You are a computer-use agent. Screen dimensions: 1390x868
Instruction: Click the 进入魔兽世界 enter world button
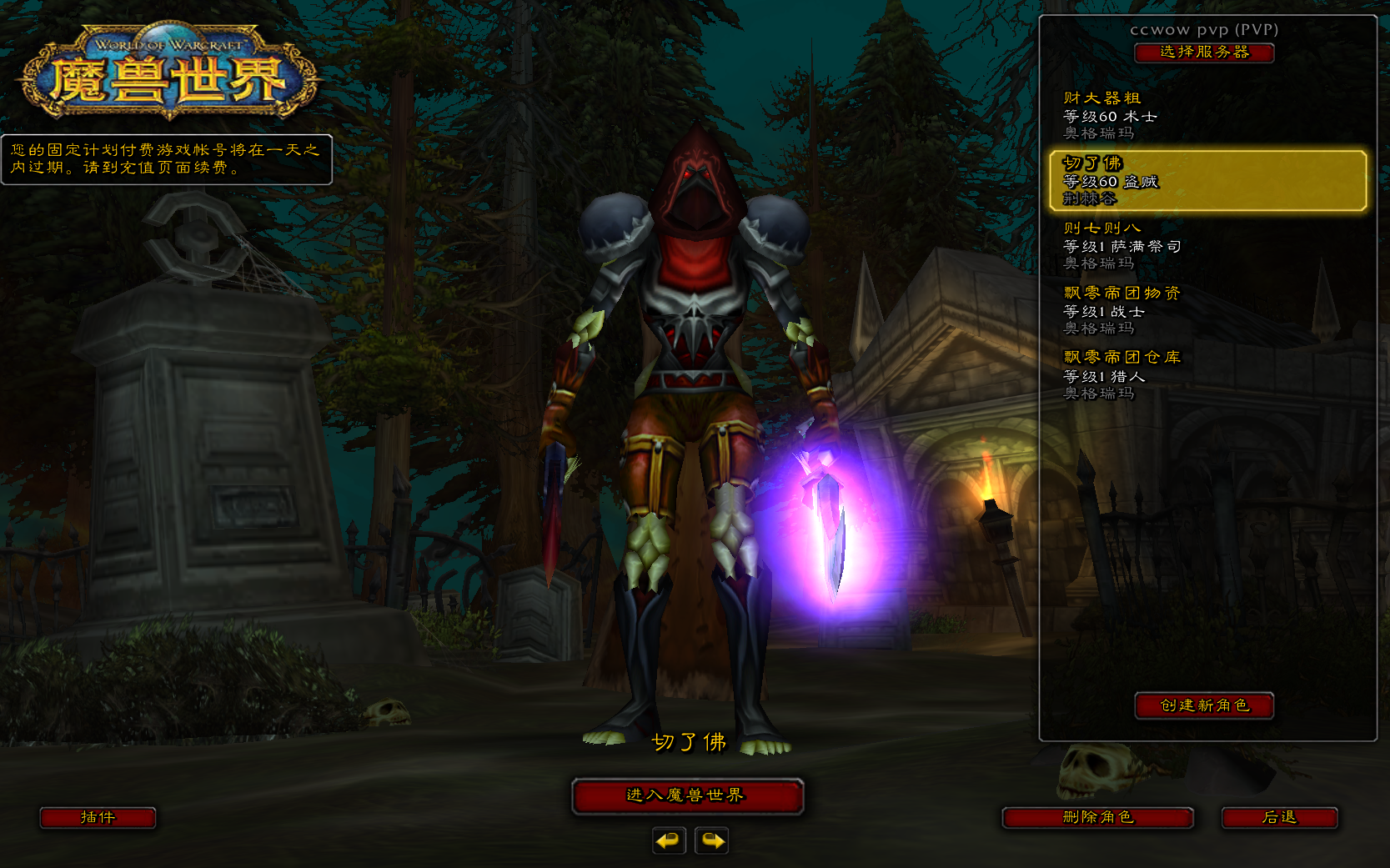point(687,795)
